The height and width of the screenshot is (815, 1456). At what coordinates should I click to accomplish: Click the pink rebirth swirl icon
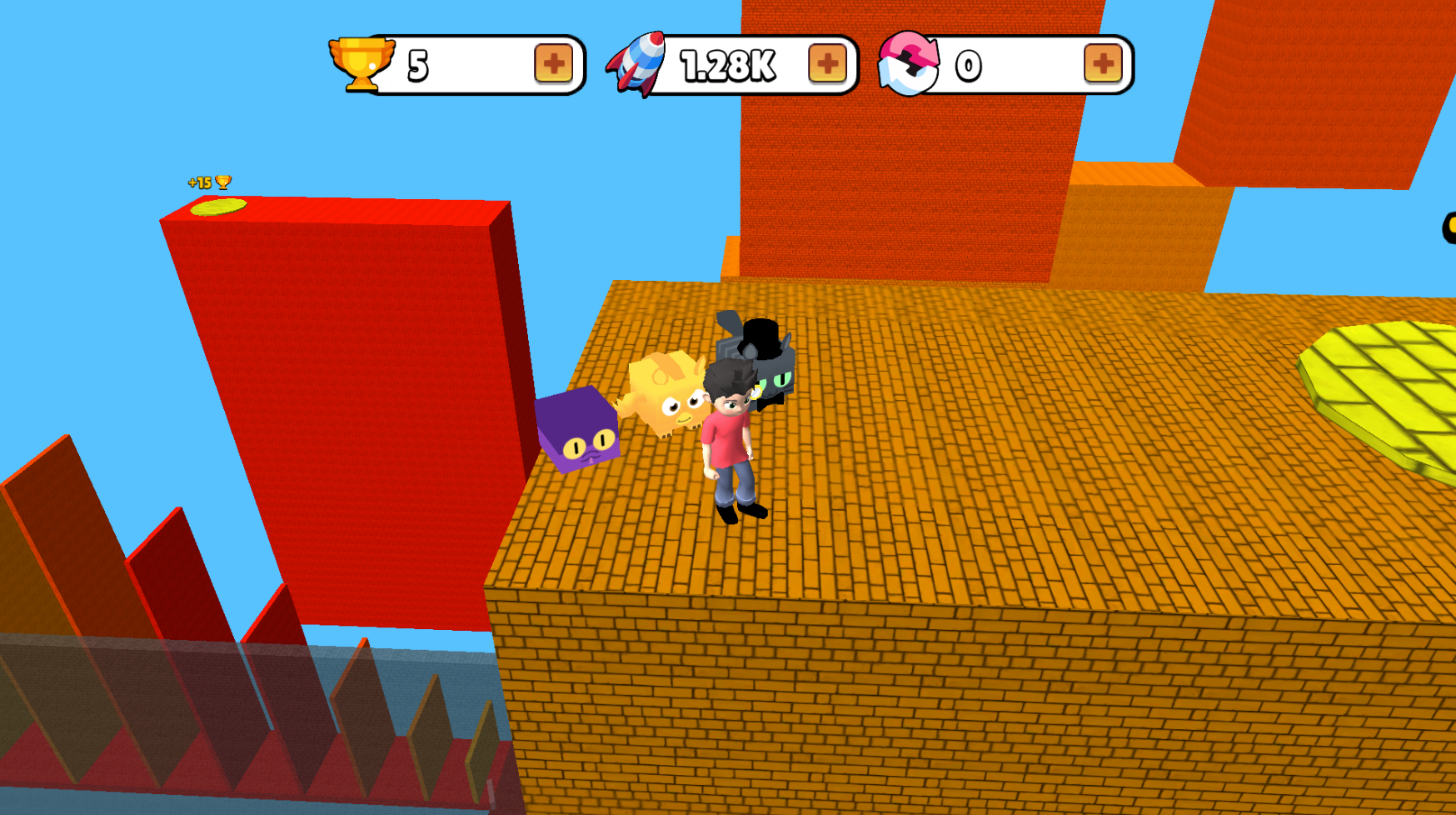(x=910, y=62)
